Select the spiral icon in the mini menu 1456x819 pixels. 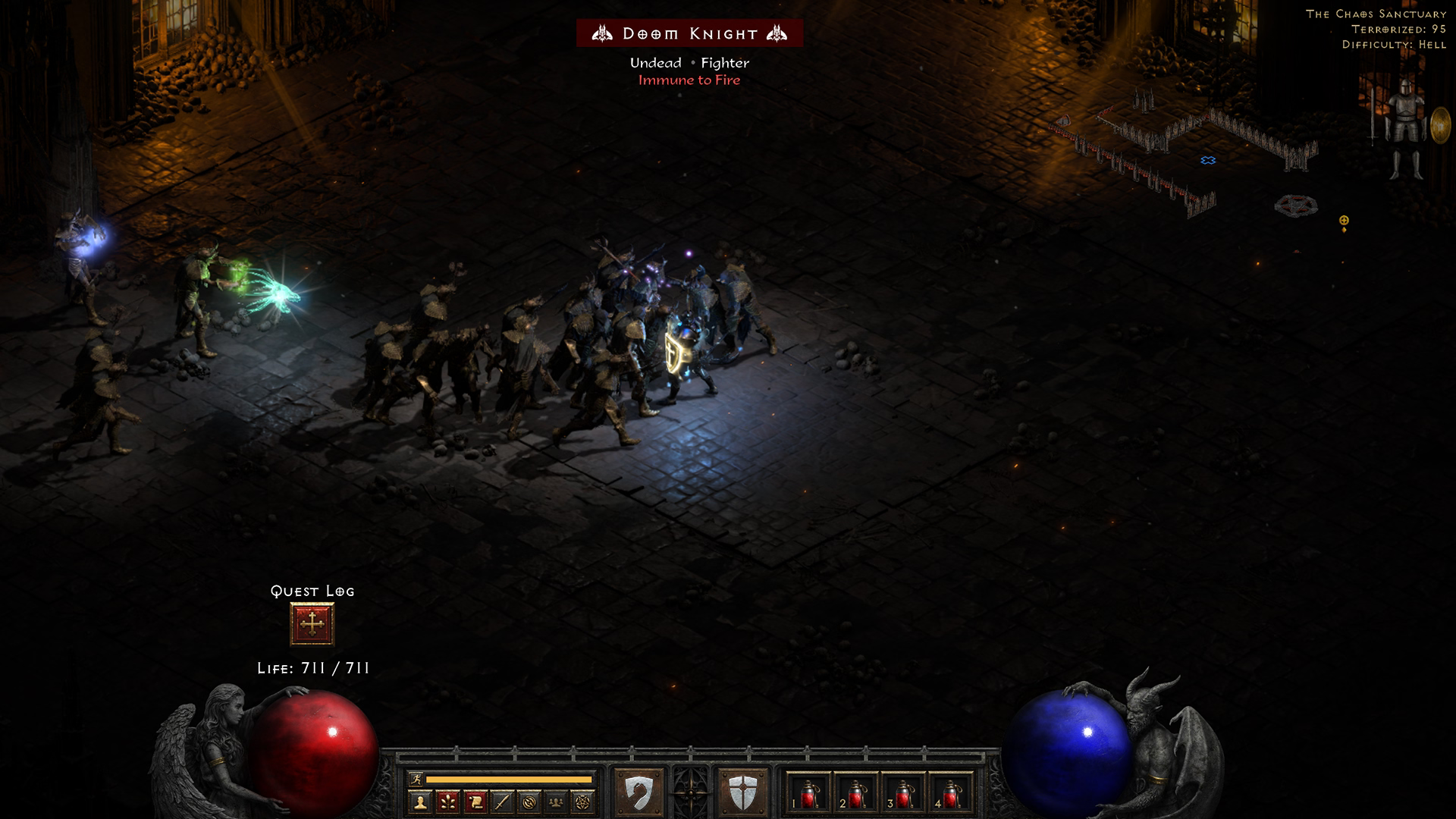(529, 802)
